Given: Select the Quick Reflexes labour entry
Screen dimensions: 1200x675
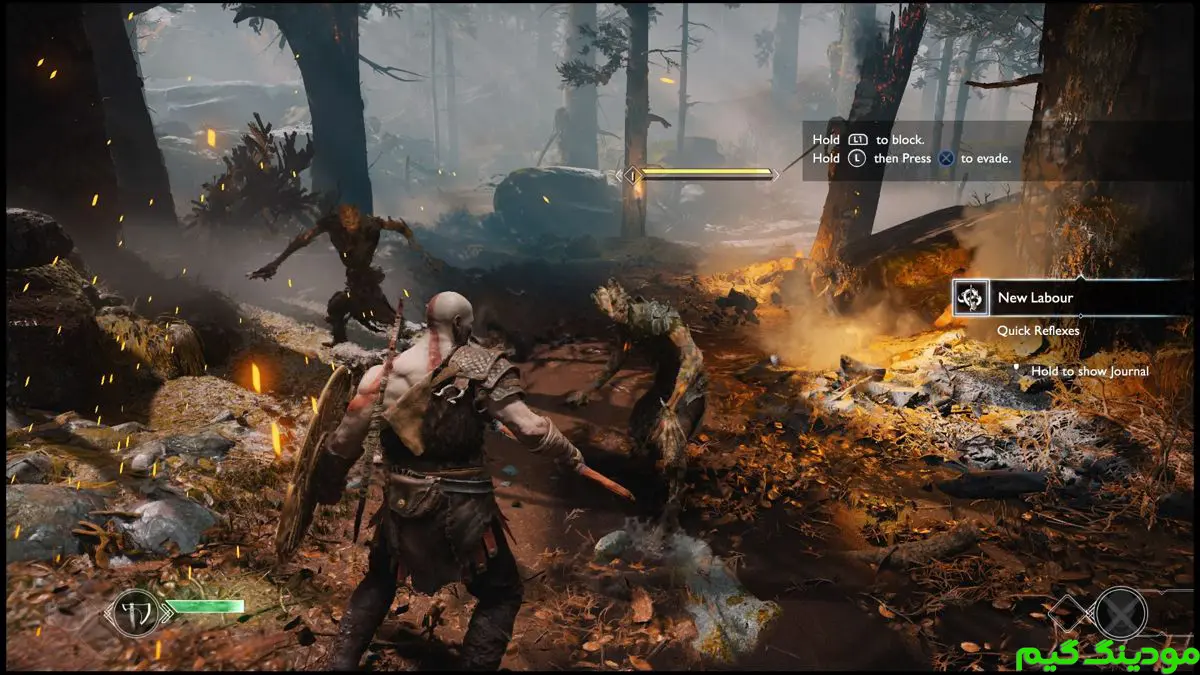Looking at the screenshot, I should [x=1036, y=330].
